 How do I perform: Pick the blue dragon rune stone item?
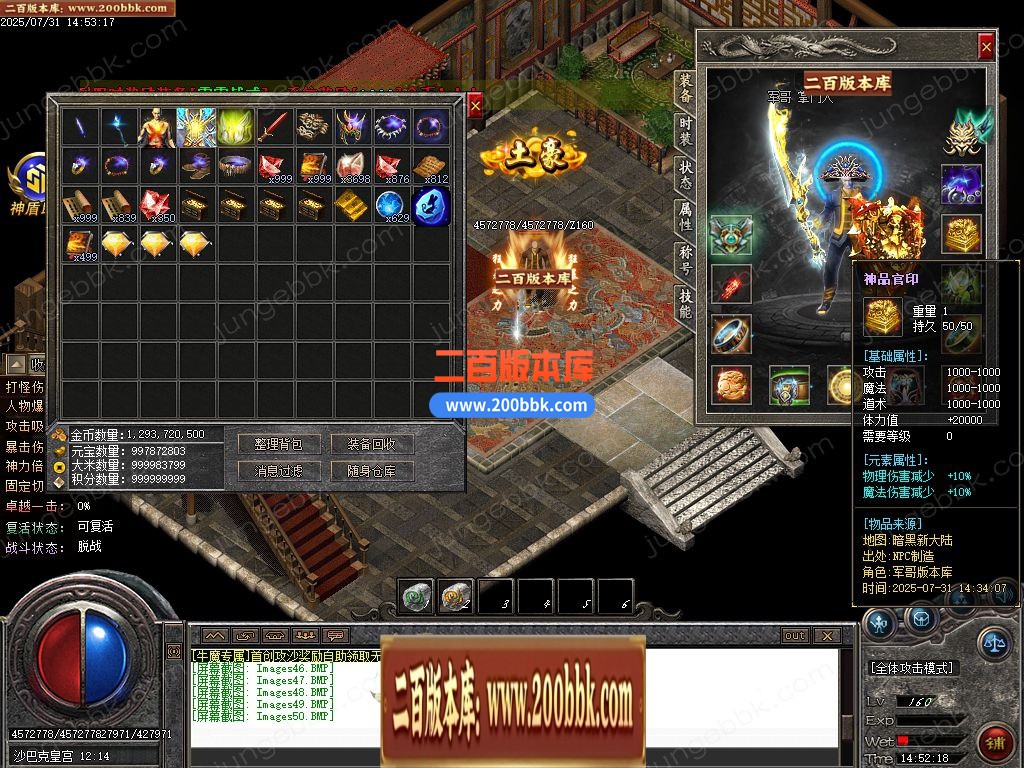(x=431, y=206)
